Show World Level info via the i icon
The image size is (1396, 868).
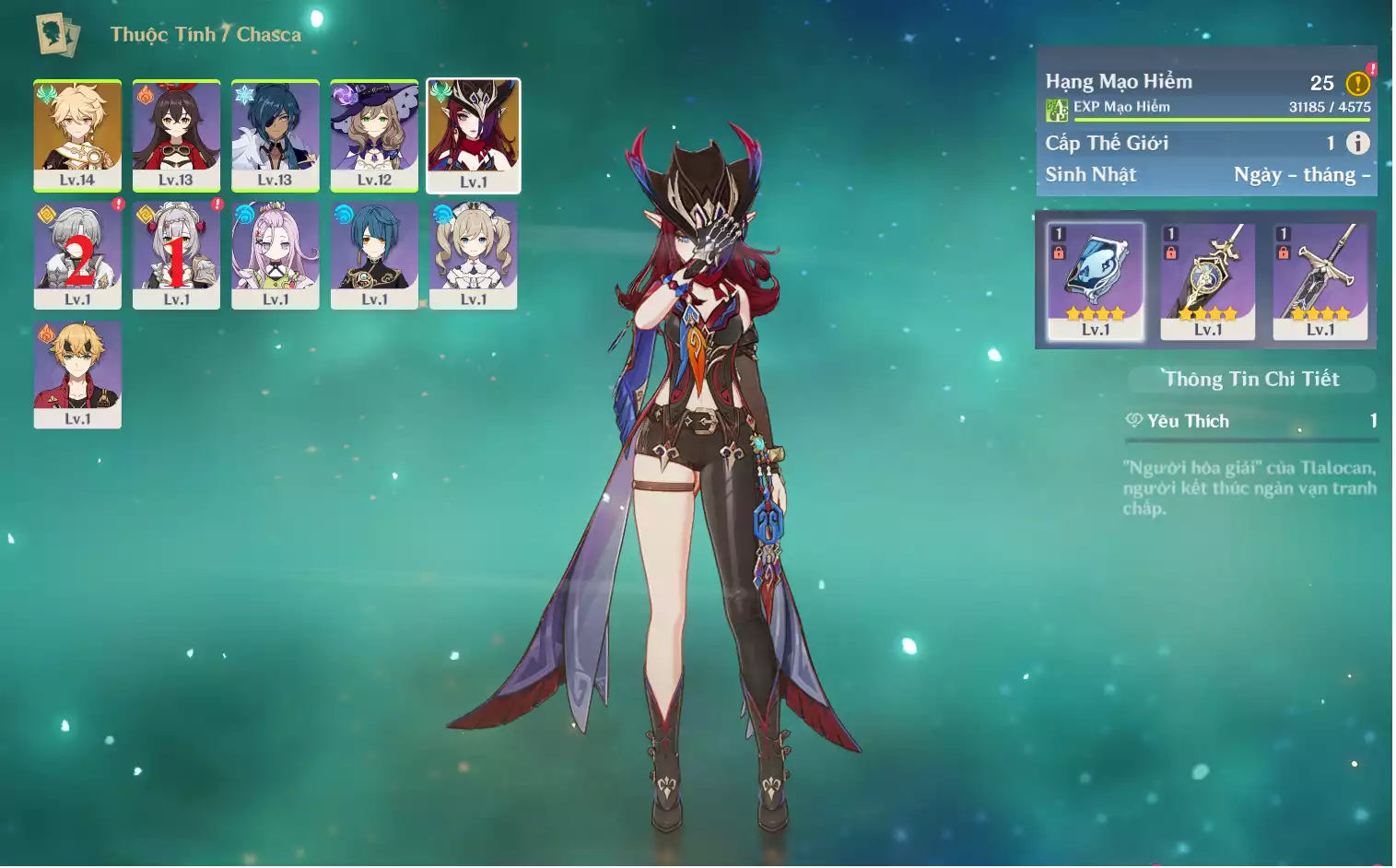(1357, 143)
